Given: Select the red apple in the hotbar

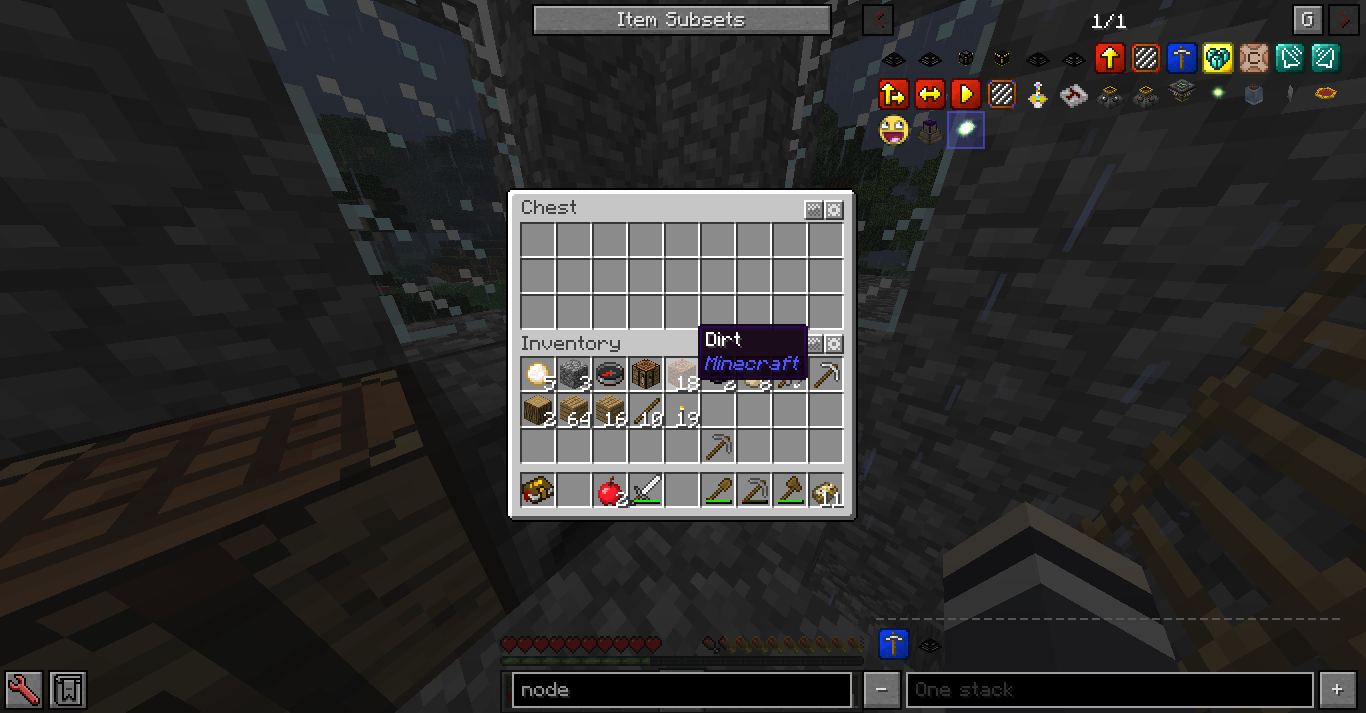Looking at the screenshot, I should [609, 491].
